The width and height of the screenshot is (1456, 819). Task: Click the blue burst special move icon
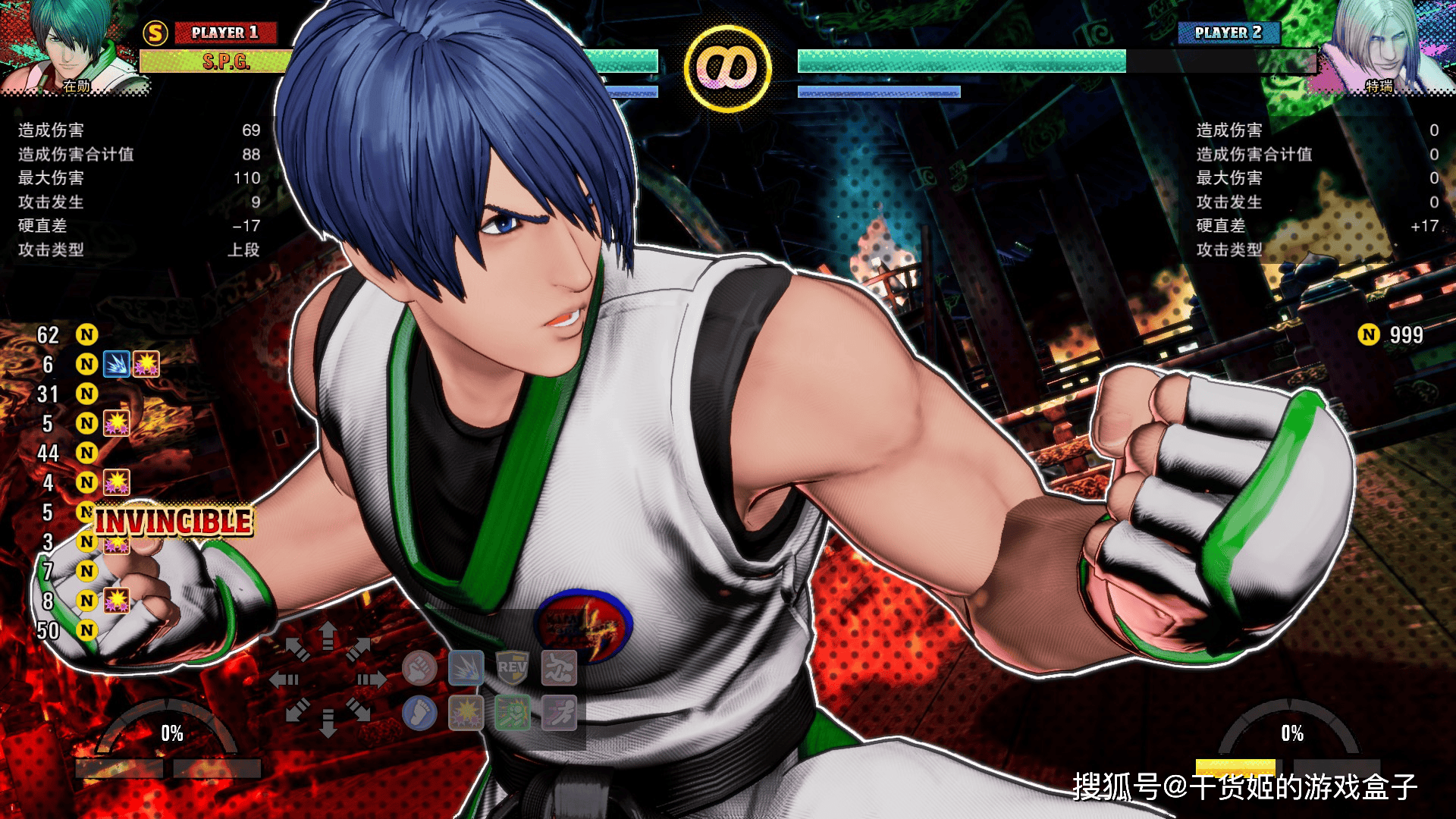pyautogui.click(x=466, y=668)
